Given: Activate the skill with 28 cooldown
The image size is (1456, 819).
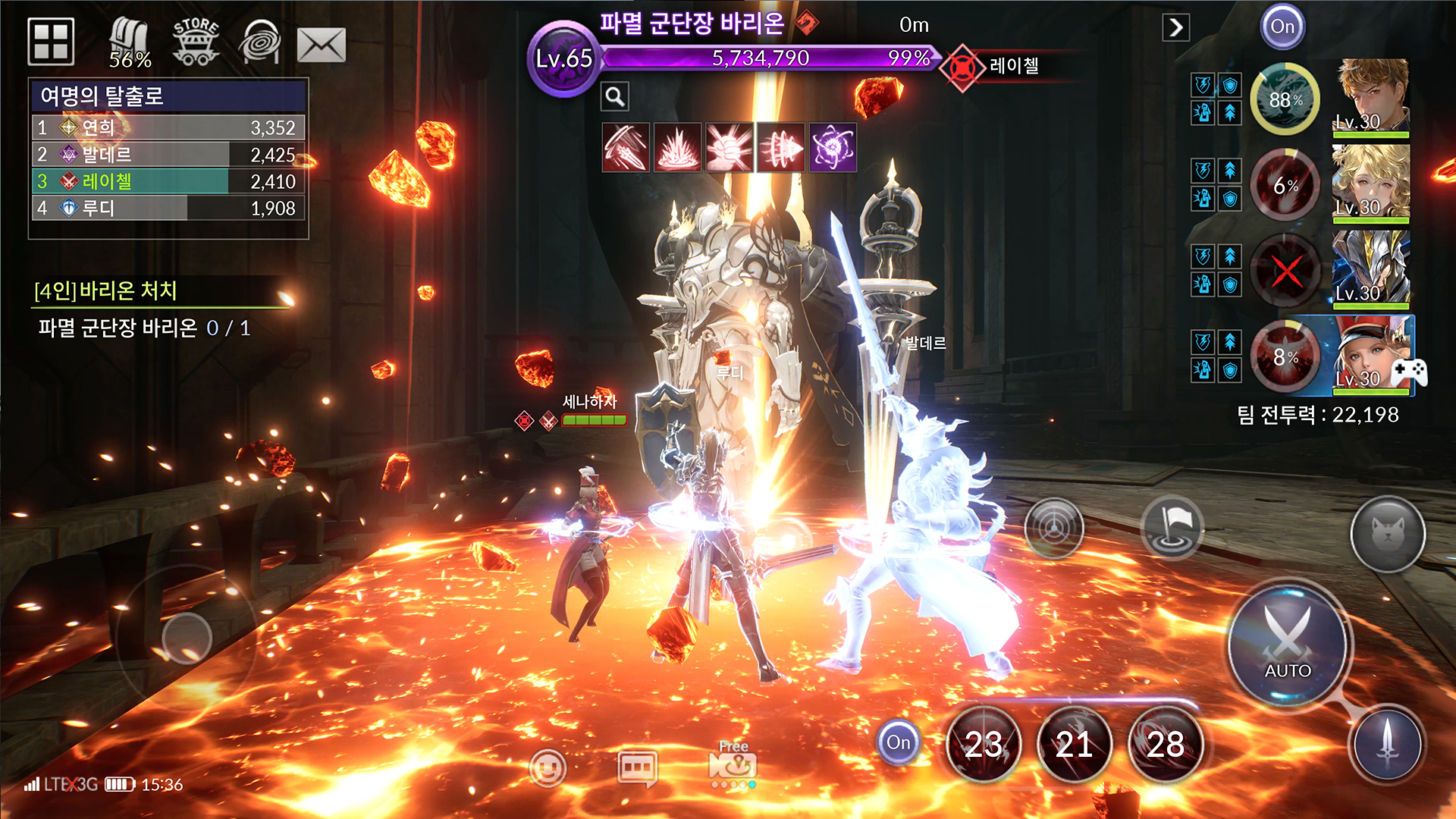Looking at the screenshot, I should (x=1166, y=745).
